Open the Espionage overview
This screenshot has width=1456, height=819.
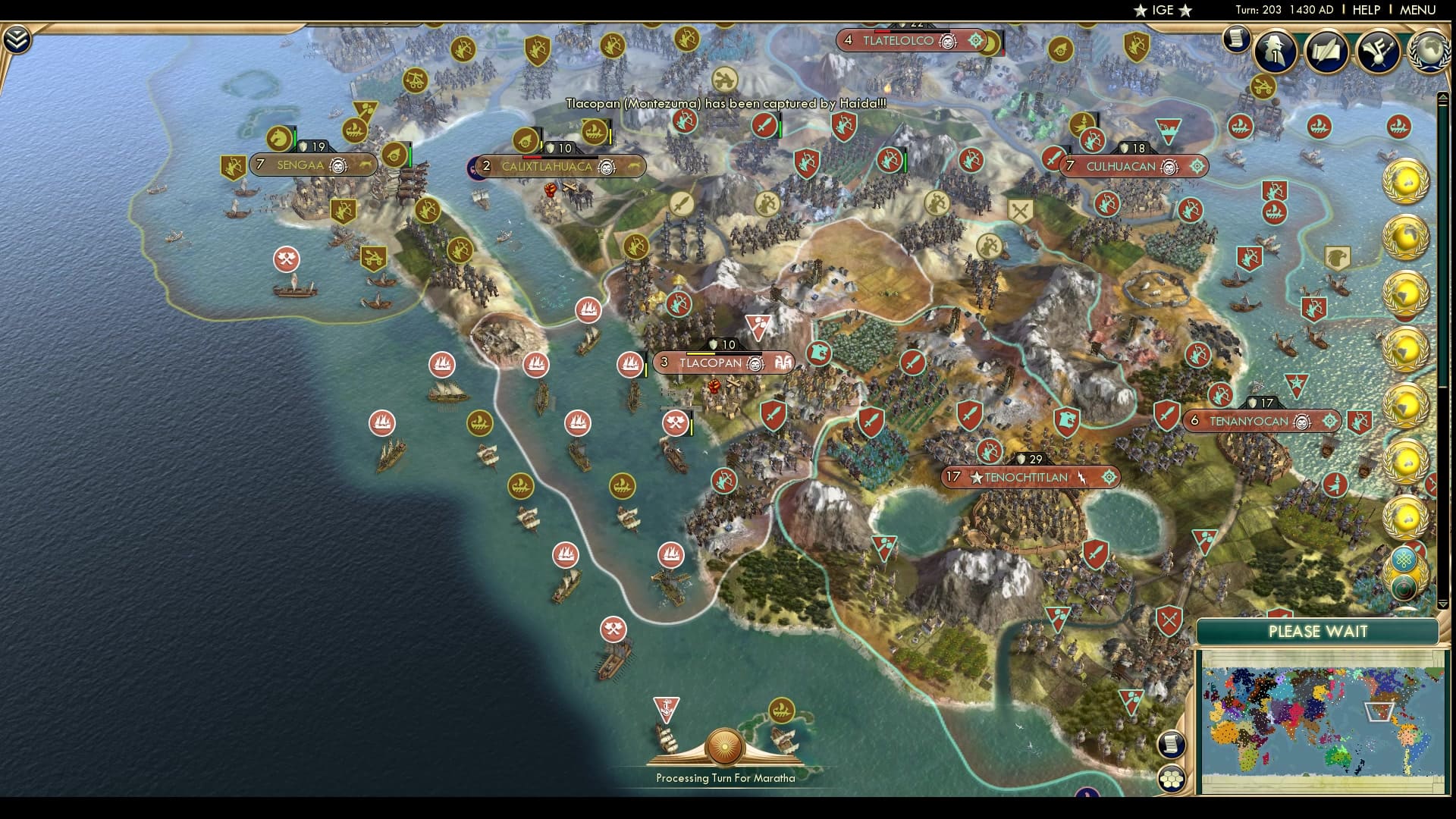[x=1276, y=51]
